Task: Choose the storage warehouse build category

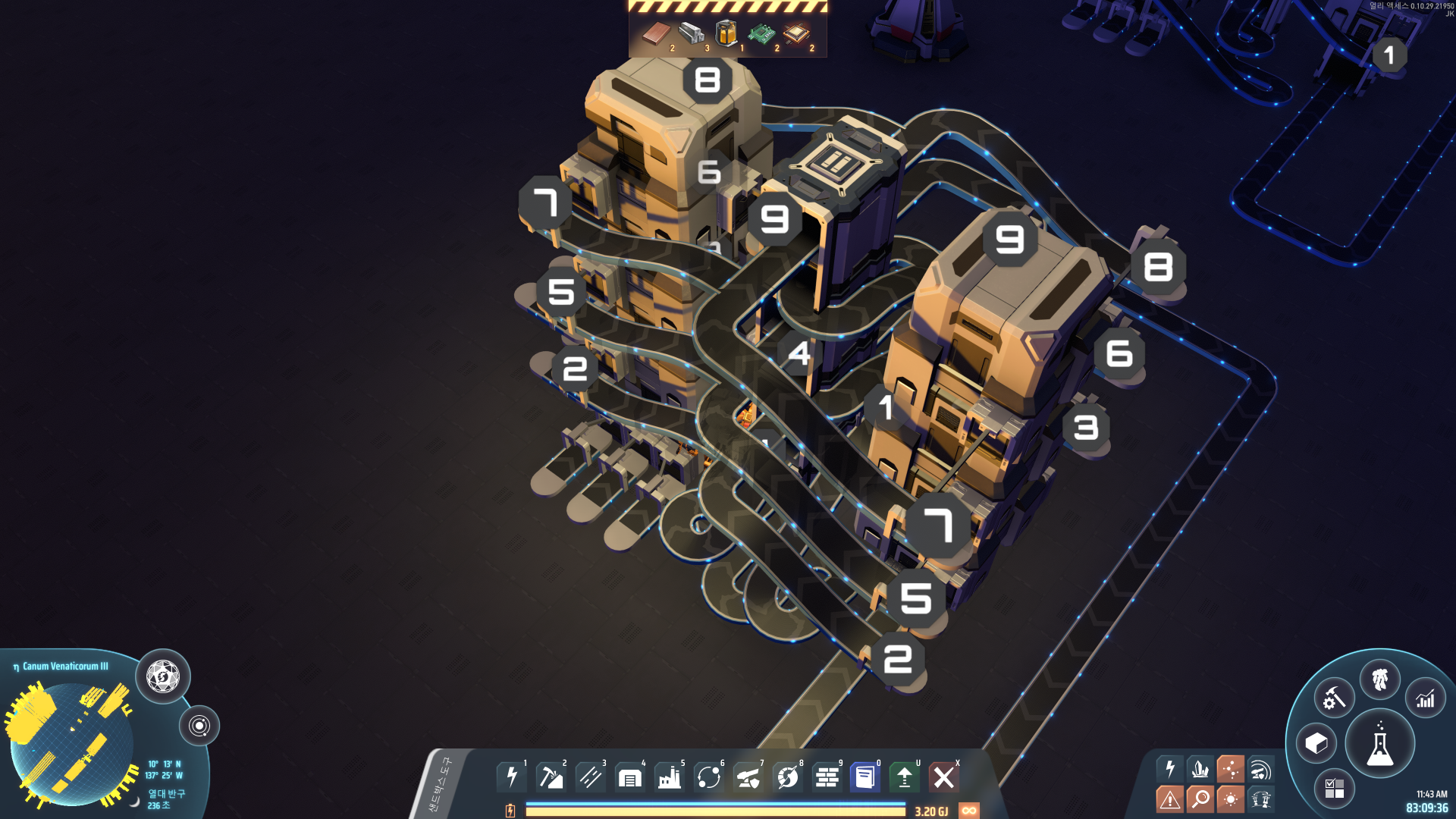Action: point(629,777)
